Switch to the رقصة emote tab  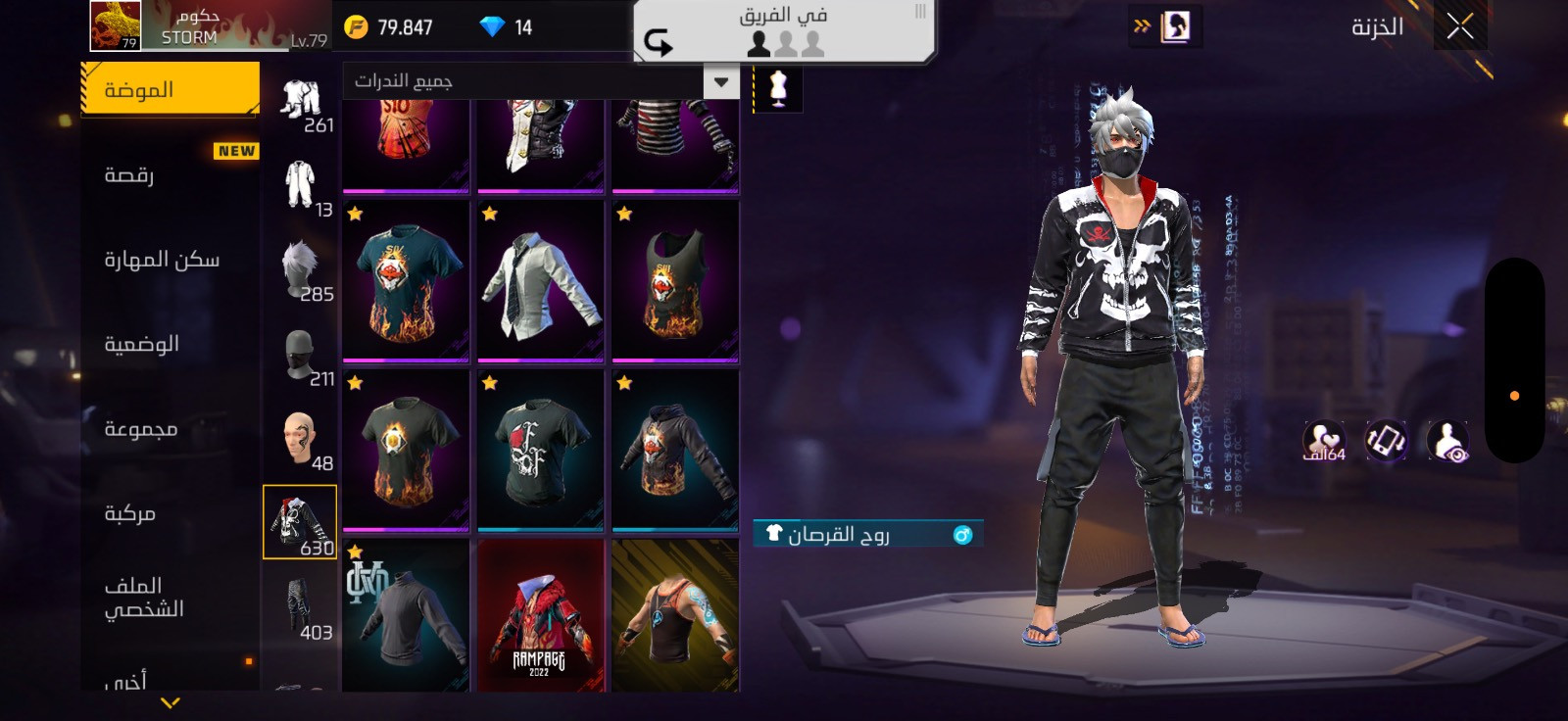coord(170,175)
